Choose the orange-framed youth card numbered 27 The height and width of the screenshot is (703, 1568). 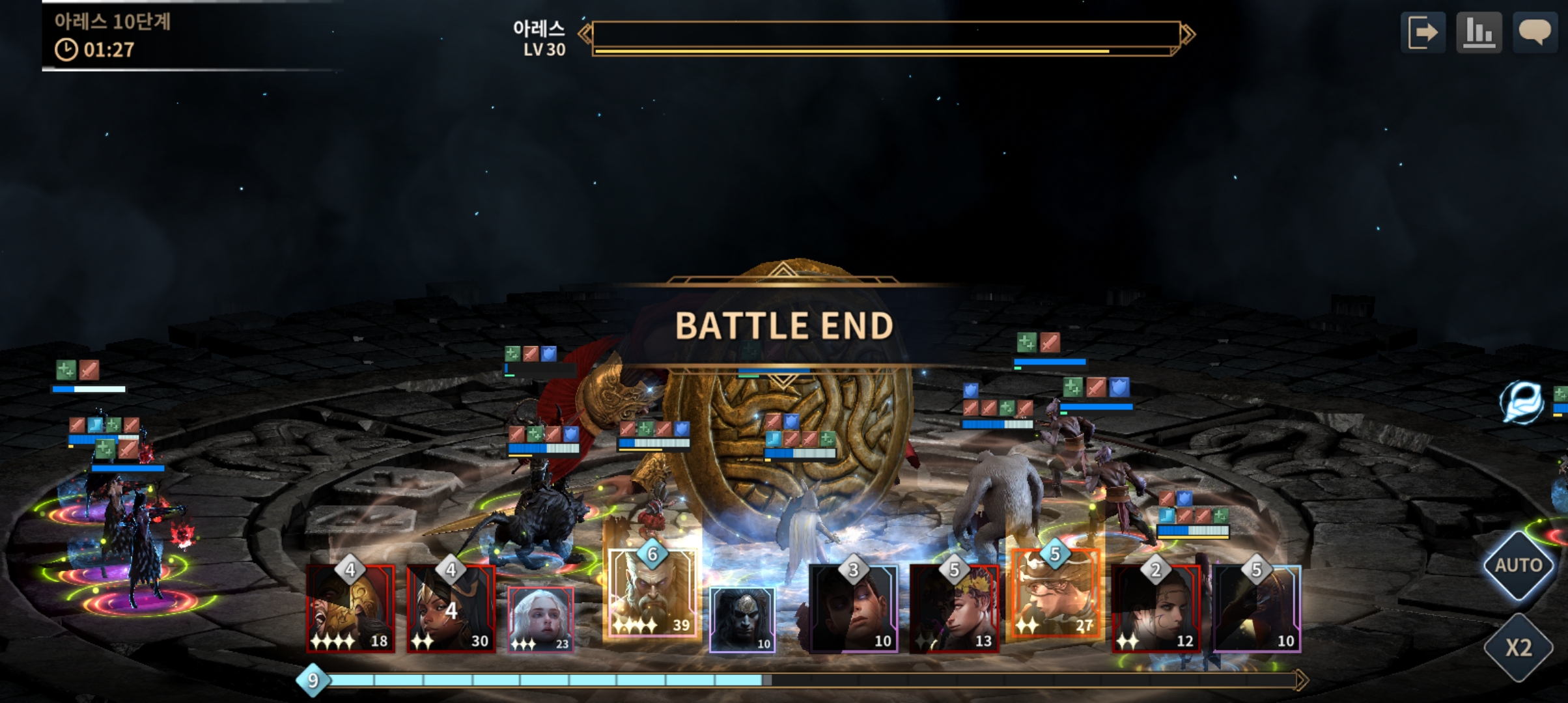[1055, 594]
